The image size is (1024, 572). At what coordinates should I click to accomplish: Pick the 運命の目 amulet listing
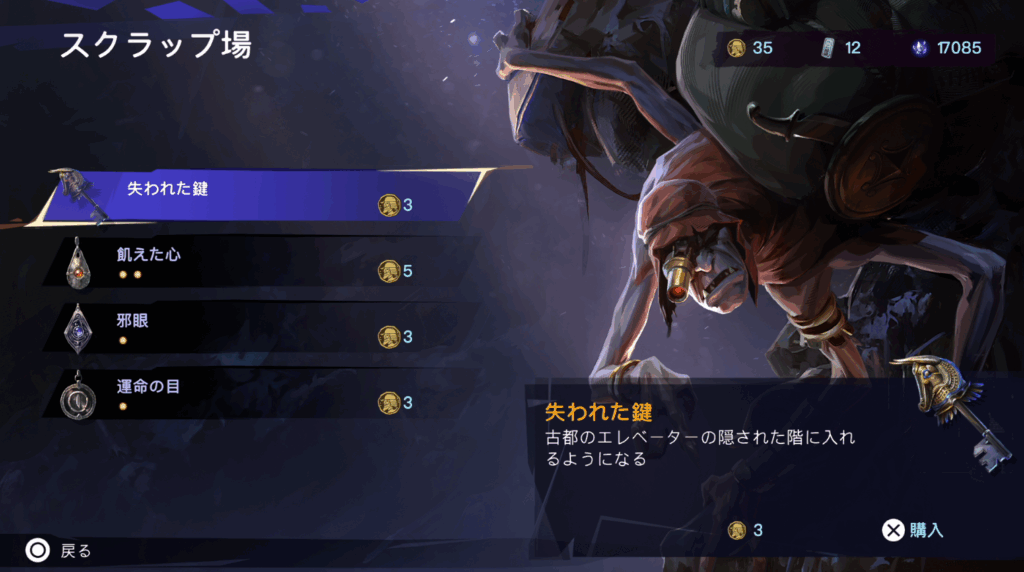250,394
